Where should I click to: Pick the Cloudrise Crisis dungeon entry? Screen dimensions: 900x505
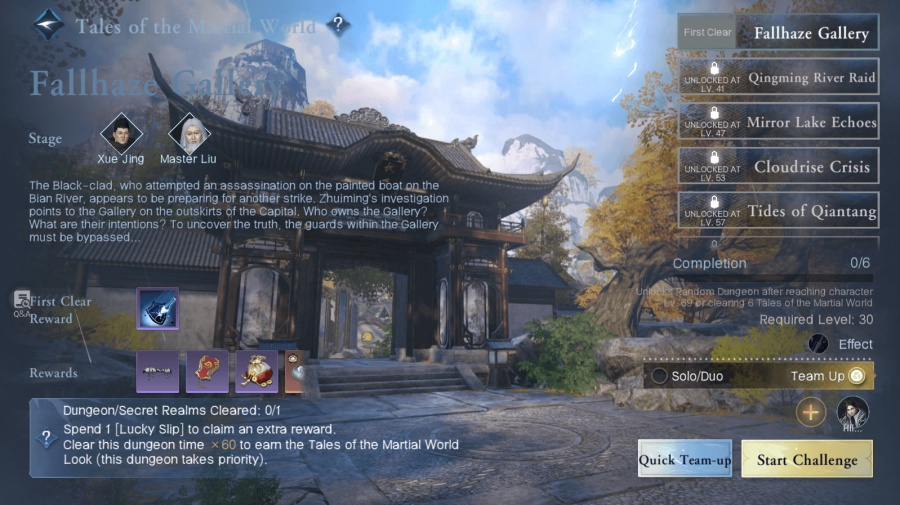[778, 166]
